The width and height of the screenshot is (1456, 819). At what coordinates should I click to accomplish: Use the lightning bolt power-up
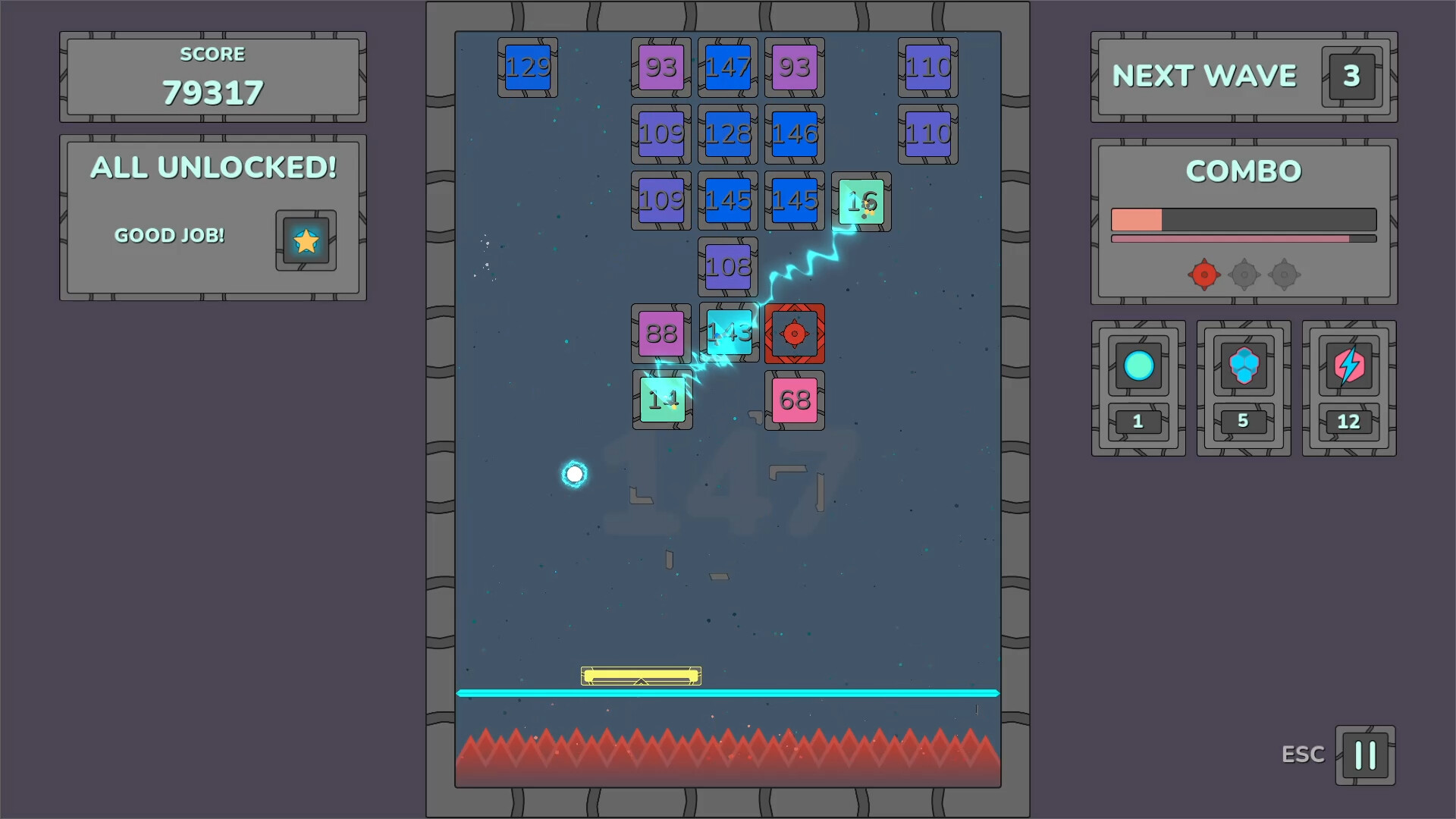coord(1348,367)
